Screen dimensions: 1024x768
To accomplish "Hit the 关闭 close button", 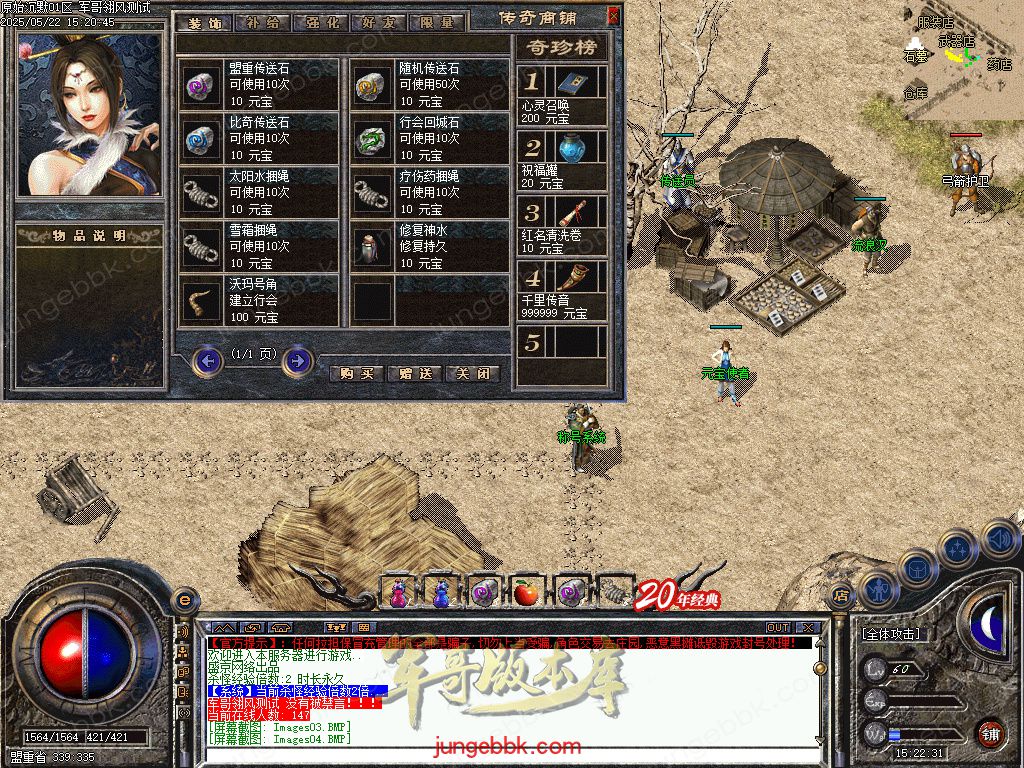I will click(x=472, y=373).
